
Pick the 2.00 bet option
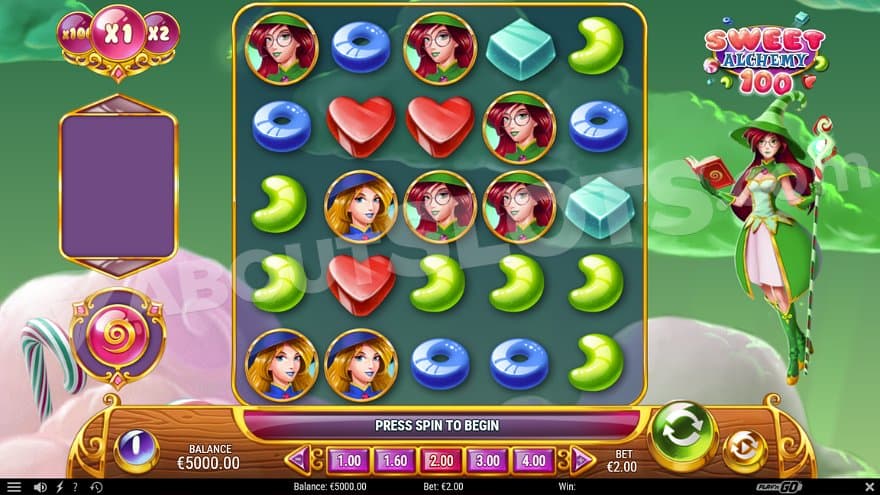[x=440, y=461]
